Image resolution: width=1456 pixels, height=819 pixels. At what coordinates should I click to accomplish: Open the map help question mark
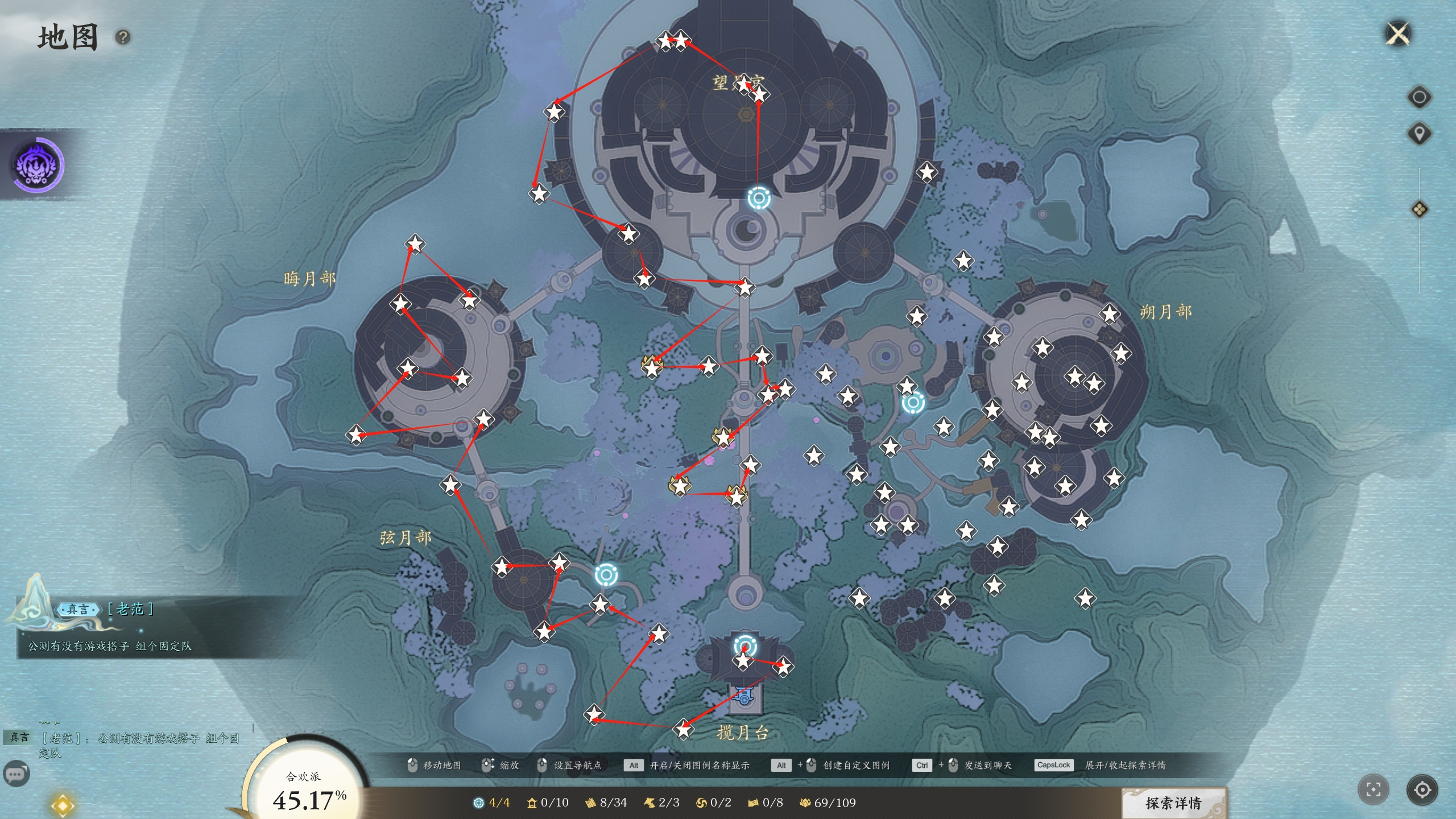[x=123, y=38]
